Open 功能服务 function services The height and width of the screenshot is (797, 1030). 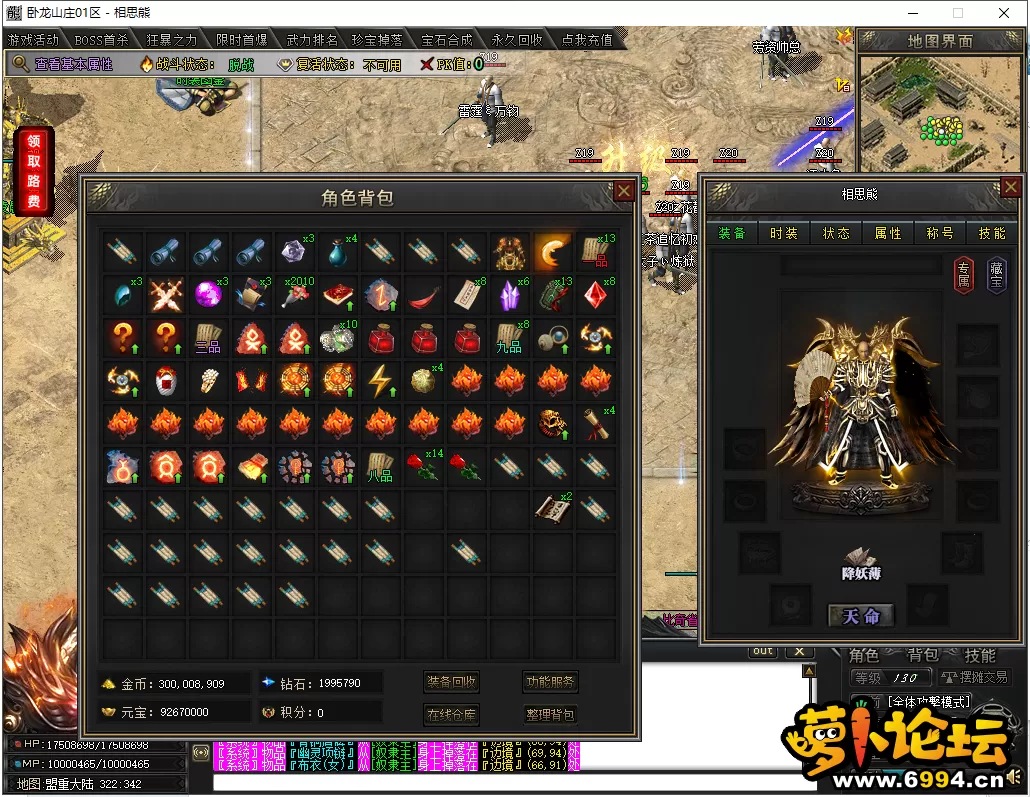550,683
